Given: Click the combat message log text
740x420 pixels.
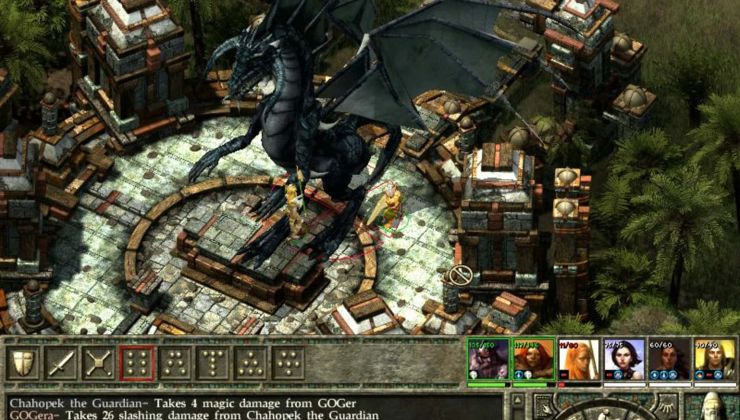Looking at the screenshot, I should pos(250,407).
